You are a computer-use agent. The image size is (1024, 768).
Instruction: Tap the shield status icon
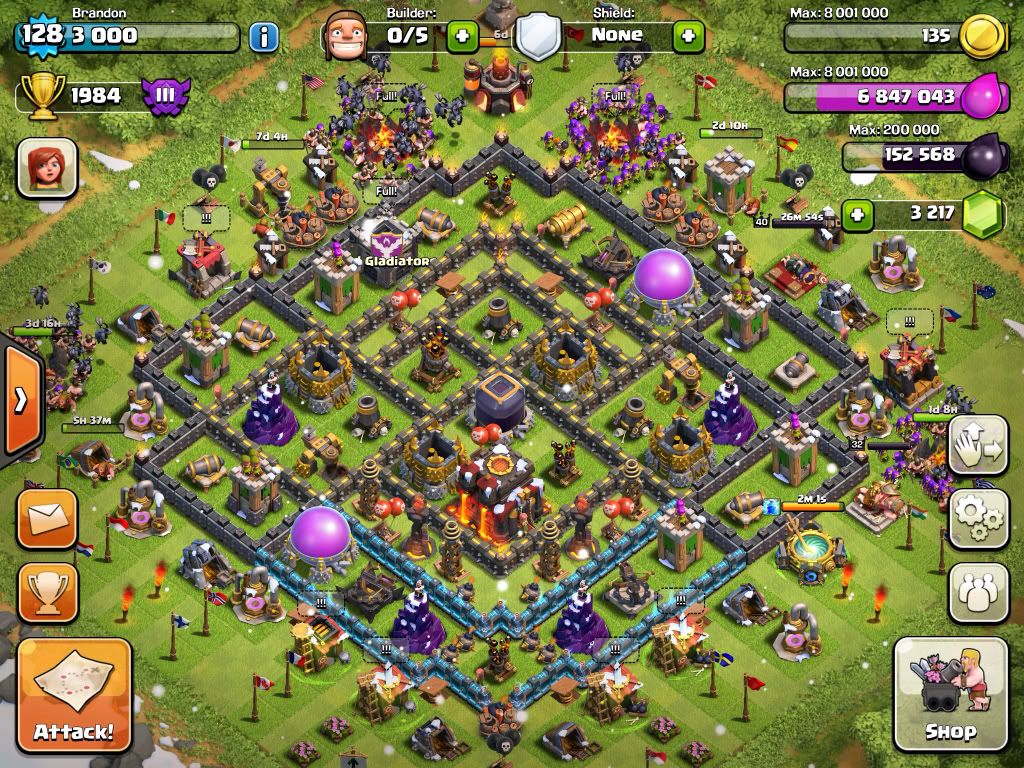[x=537, y=37]
